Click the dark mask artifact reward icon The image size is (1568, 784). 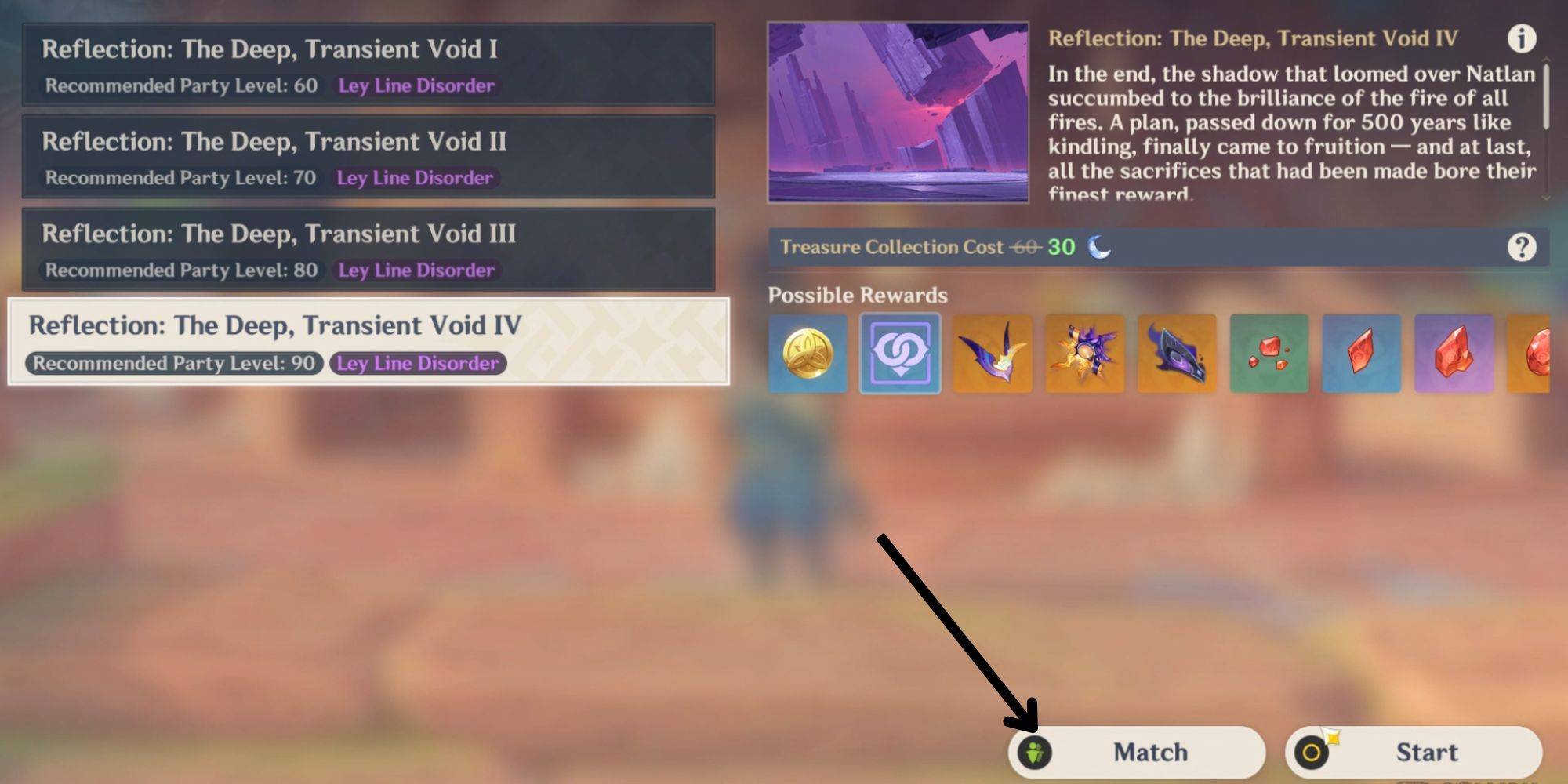click(x=1177, y=353)
